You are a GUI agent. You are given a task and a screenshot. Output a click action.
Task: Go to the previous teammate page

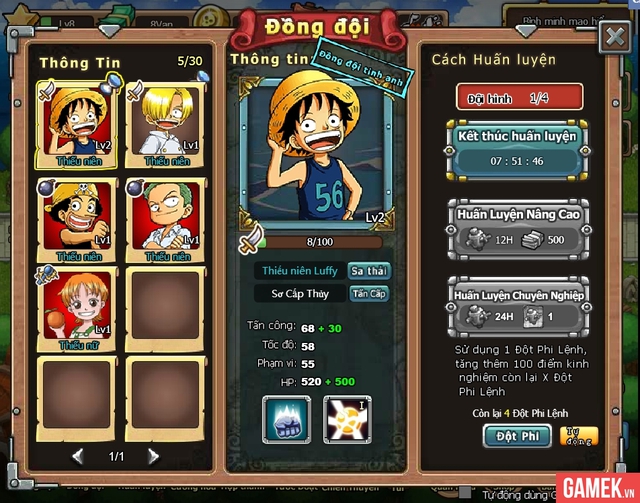(78, 456)
